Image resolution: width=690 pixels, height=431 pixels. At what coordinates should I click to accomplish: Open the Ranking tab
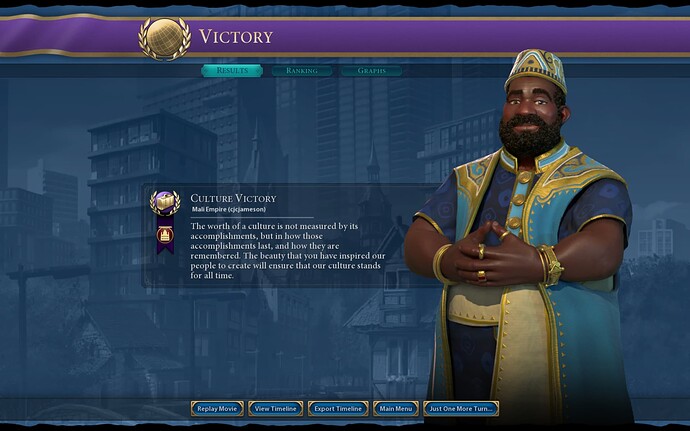(x=301, y=71)
